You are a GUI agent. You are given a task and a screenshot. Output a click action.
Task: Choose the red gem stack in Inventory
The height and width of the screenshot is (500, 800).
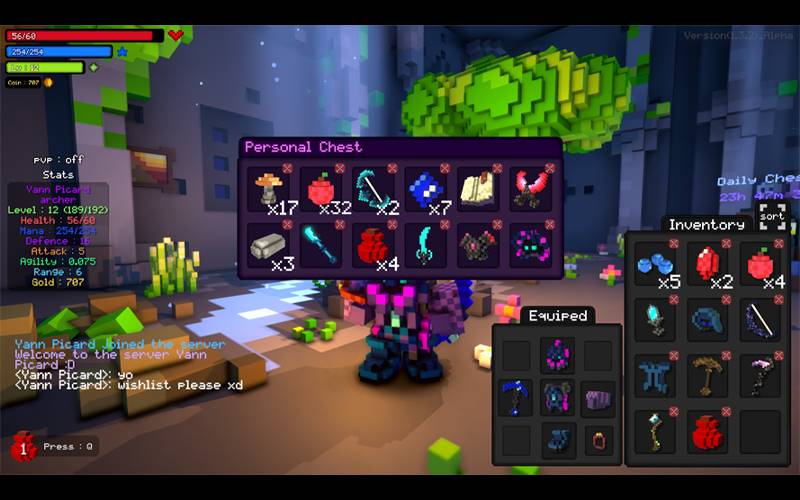click(708, 263)
